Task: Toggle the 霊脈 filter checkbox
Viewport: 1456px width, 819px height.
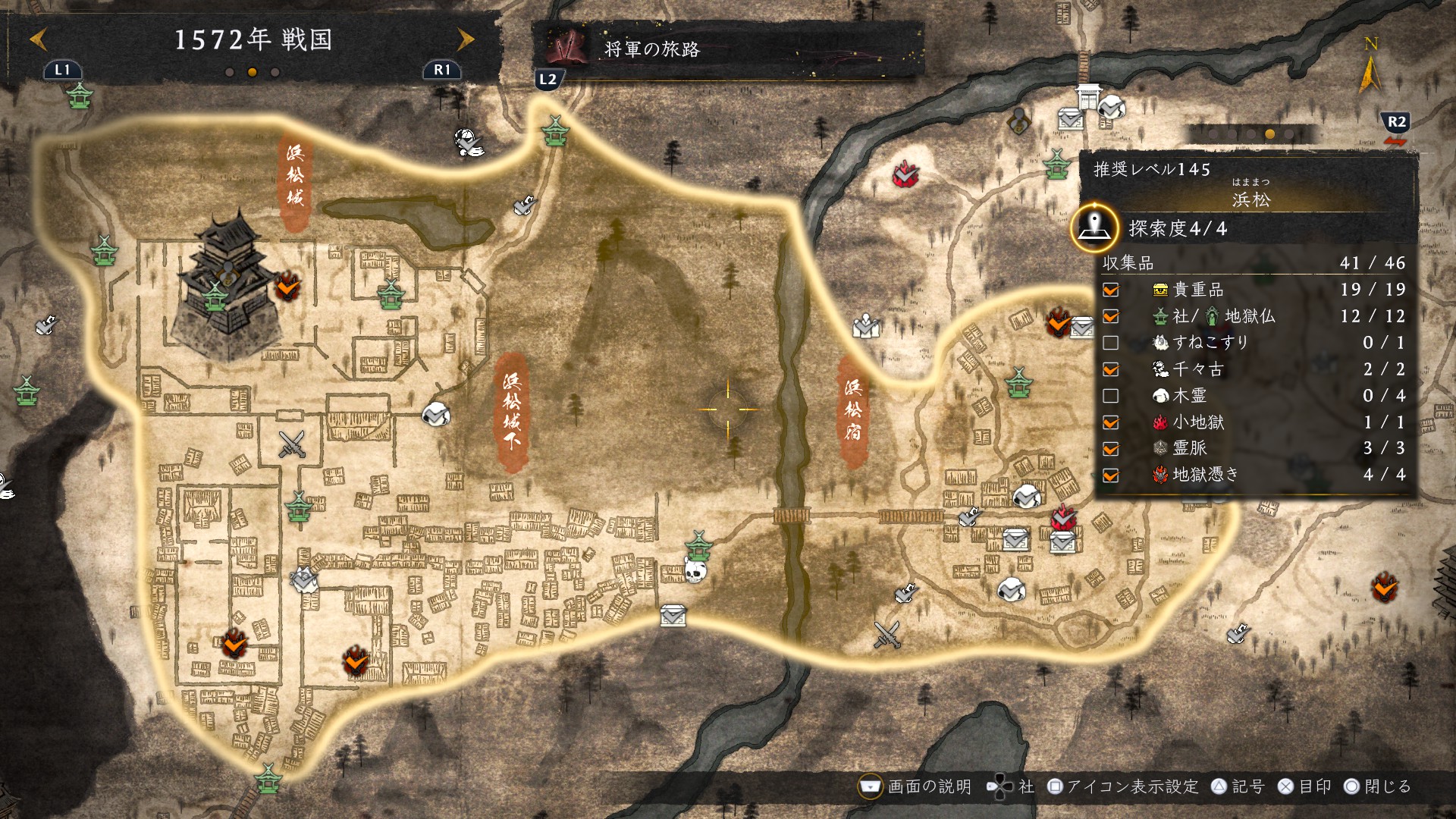Action: 1111,449
